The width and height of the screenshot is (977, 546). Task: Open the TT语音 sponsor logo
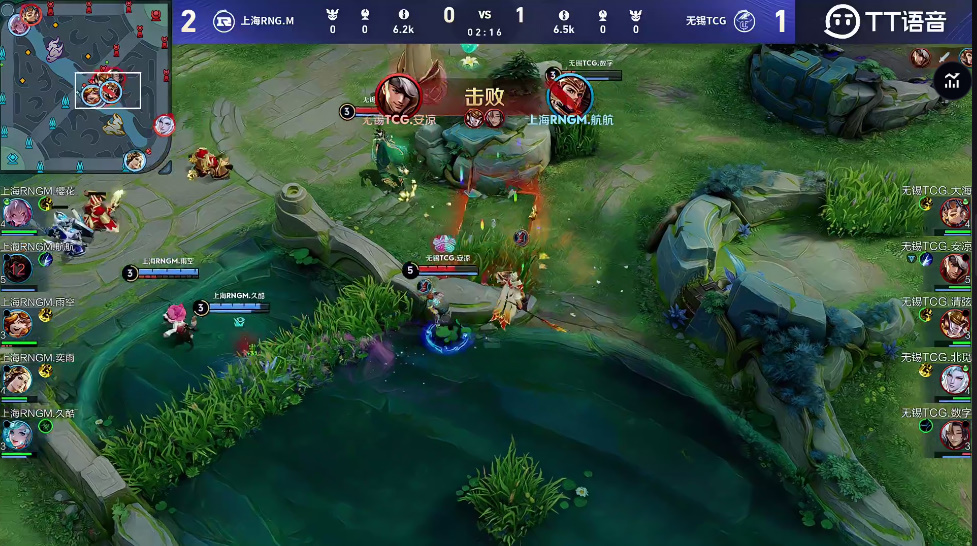click(x=885, y=21)
